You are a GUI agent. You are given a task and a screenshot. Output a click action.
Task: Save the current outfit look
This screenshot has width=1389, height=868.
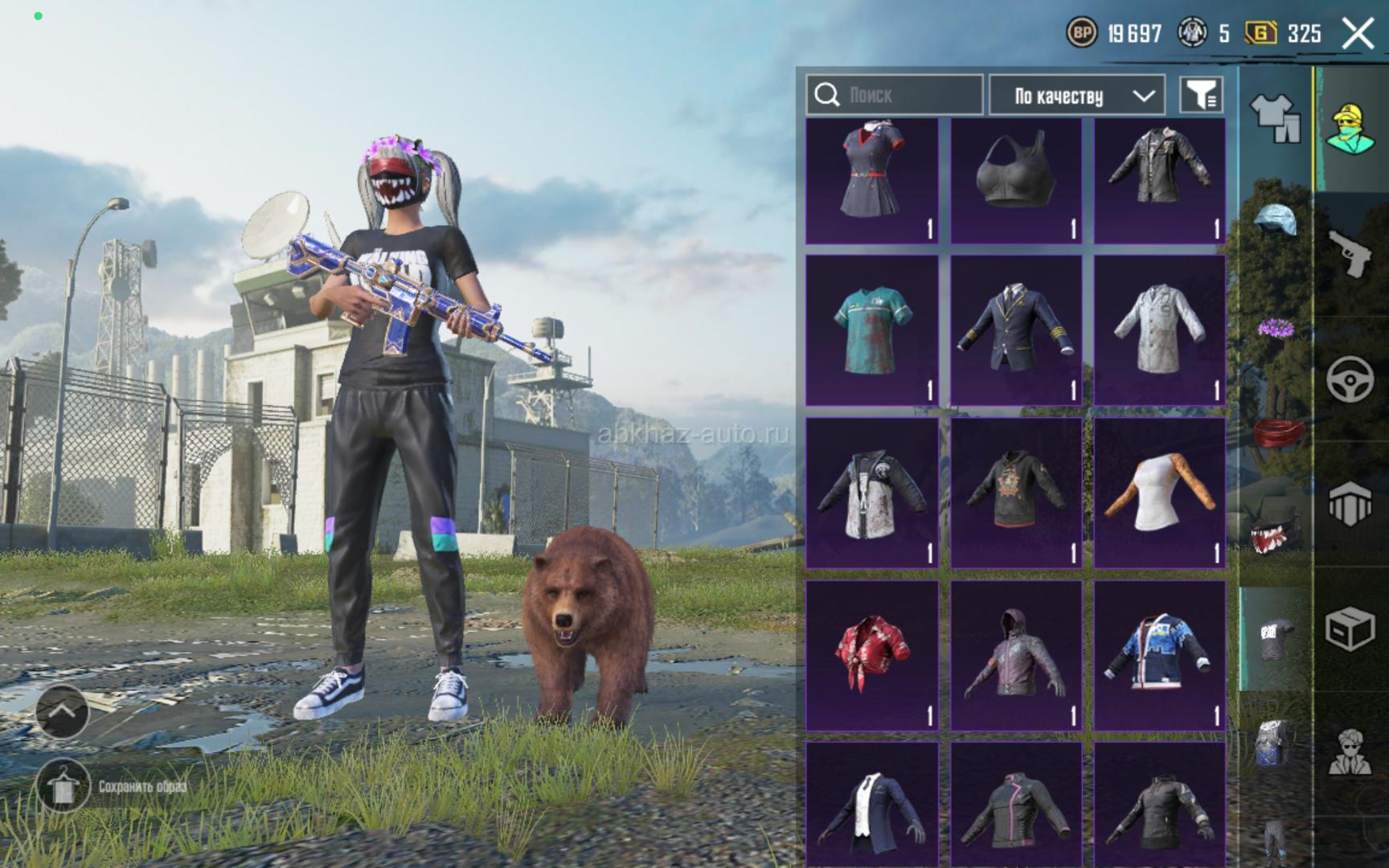point(63,785)
